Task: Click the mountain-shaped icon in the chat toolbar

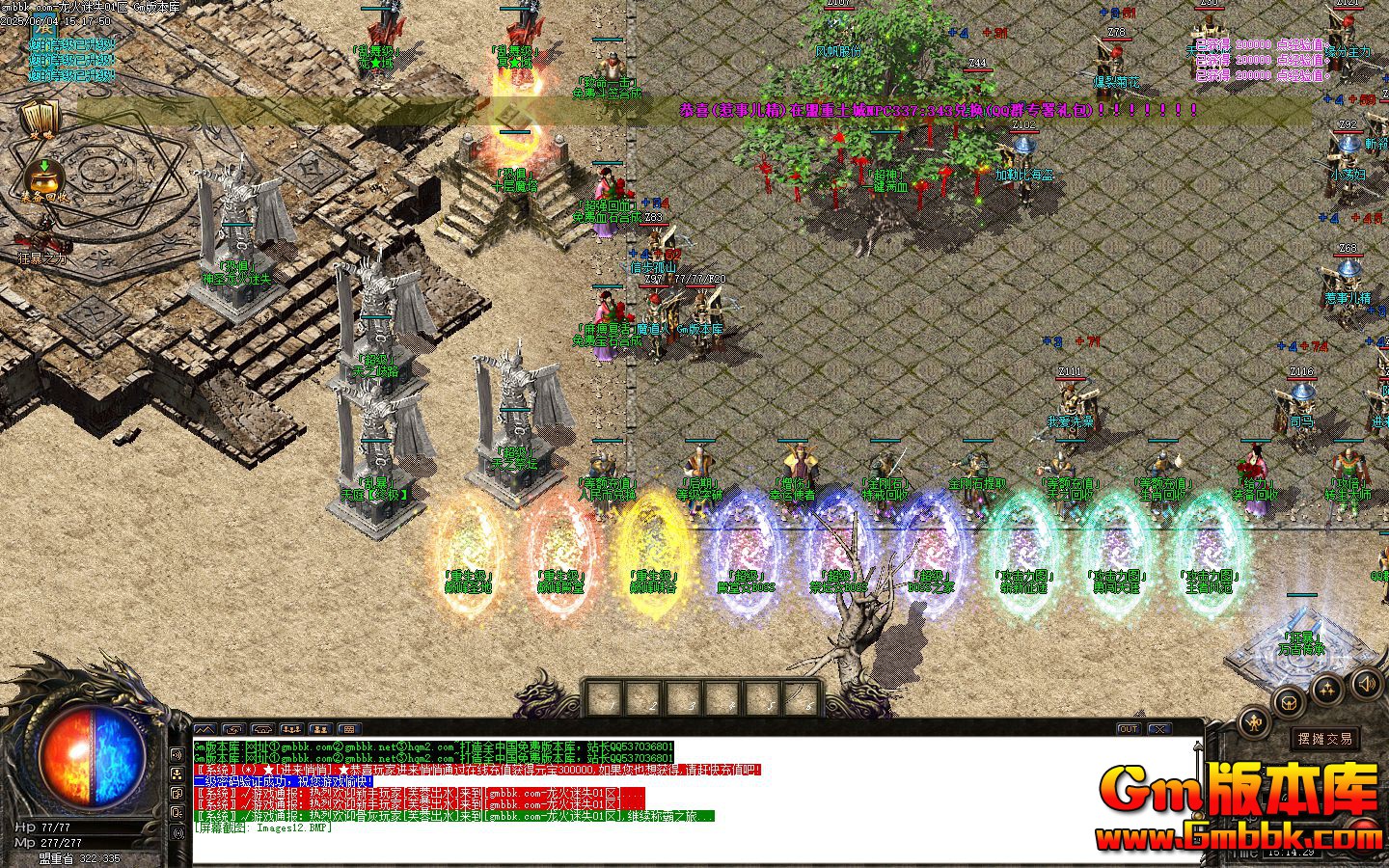Action: pos(204,729)
